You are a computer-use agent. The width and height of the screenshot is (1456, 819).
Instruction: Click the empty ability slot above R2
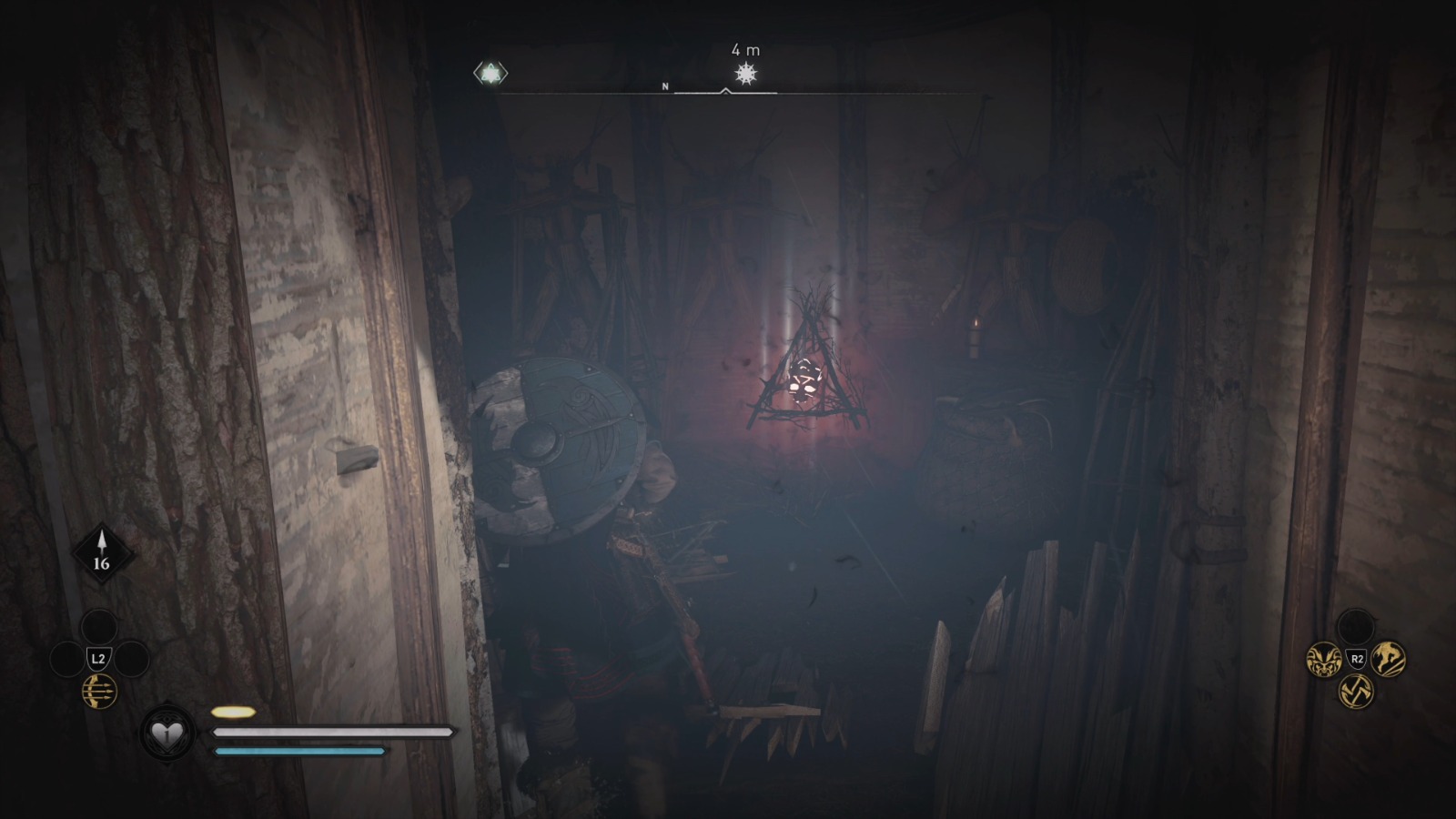point(1355,626)
